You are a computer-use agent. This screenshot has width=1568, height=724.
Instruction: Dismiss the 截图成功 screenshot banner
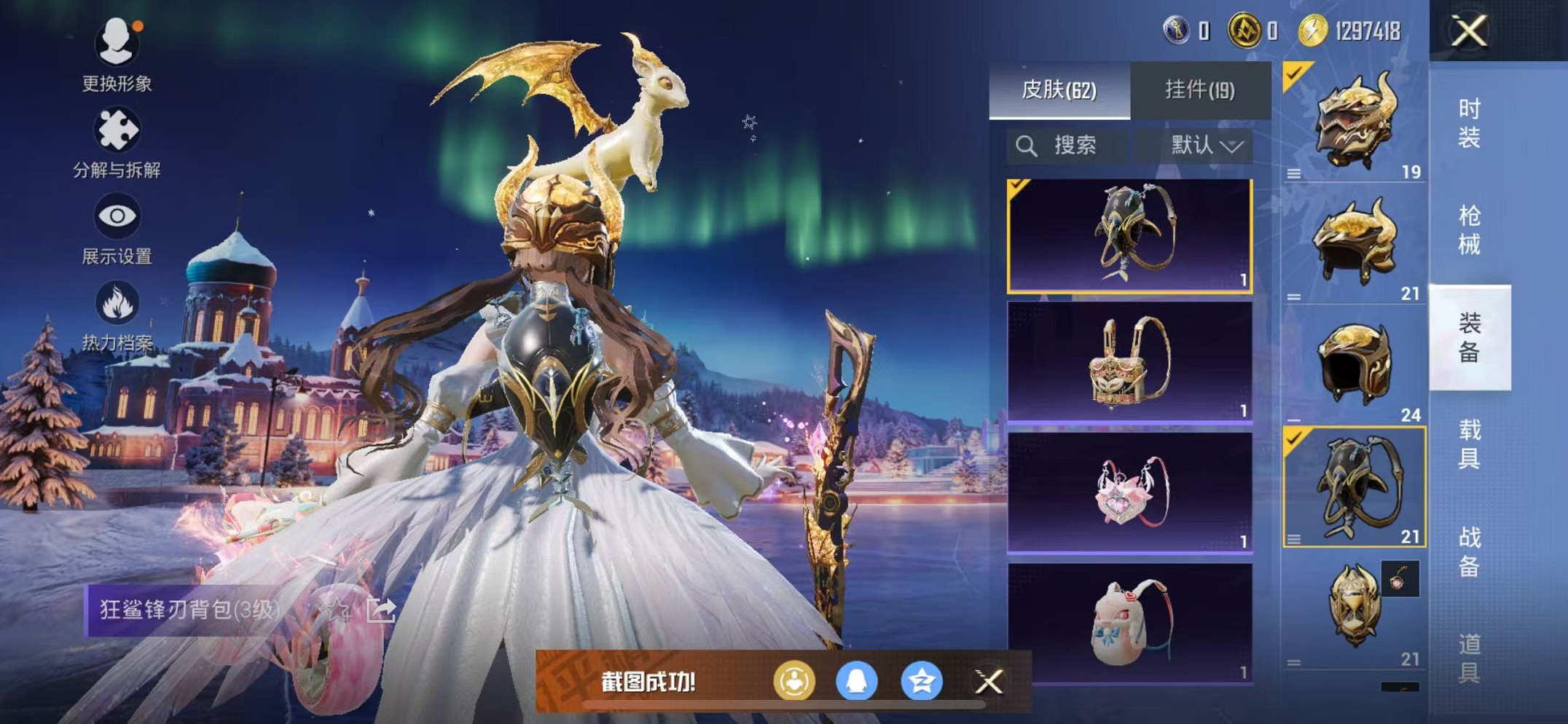989,682
